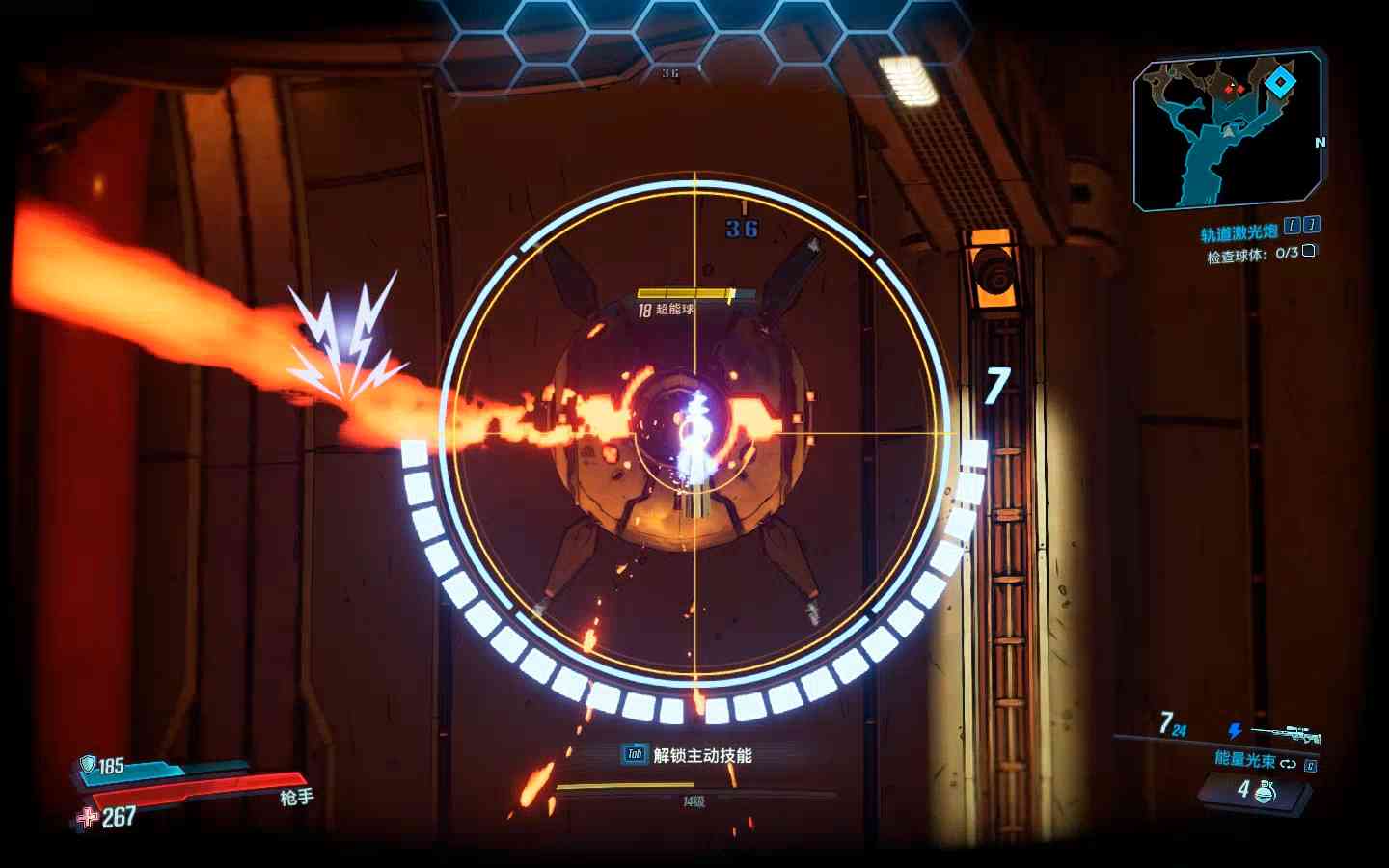Viewport: 1389px width, 868px height.
Task: Select the equipped sniper rifle weapon icon
Action: pos(1287,735)
